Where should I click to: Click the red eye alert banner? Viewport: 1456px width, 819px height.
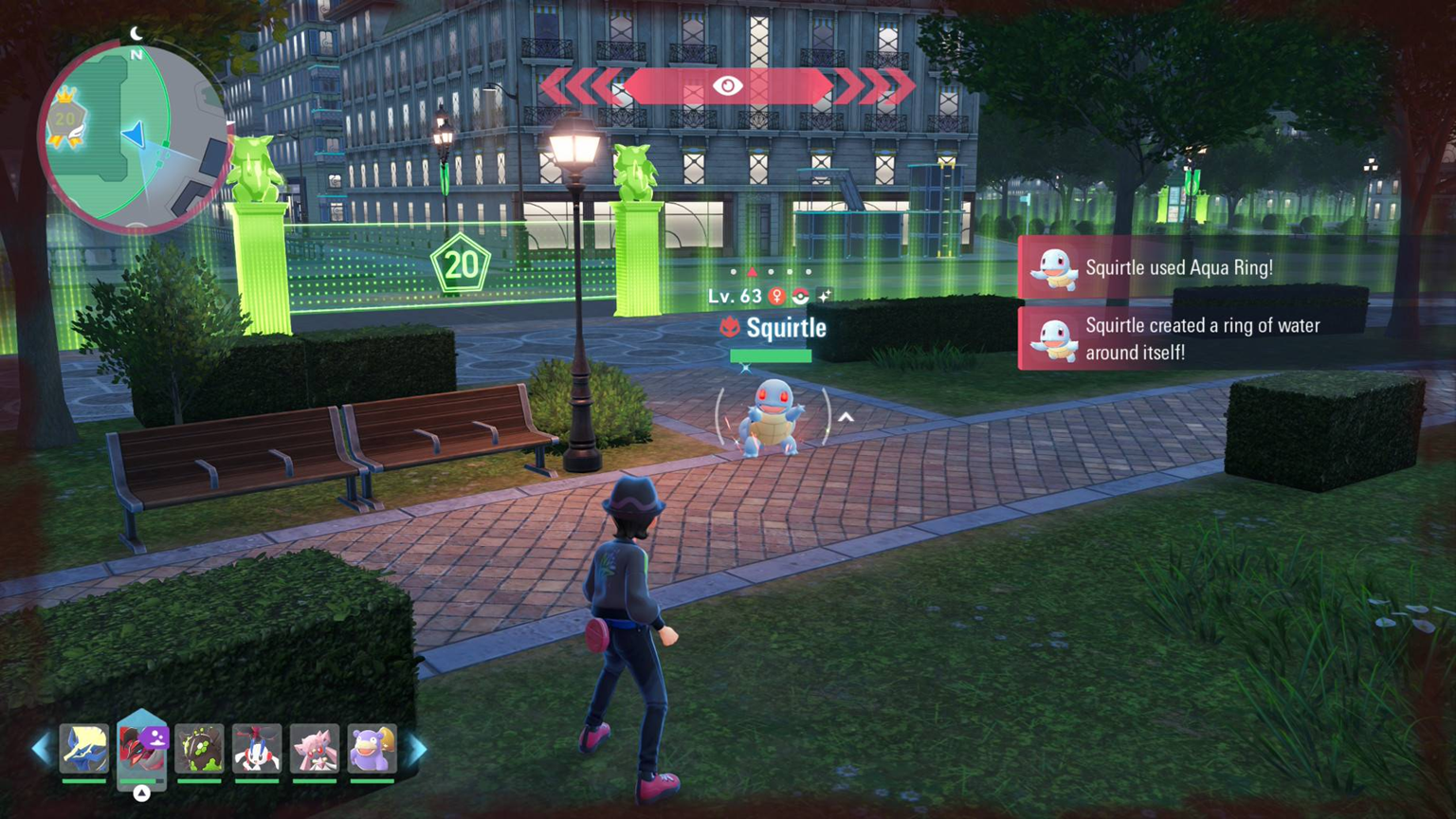727,86
